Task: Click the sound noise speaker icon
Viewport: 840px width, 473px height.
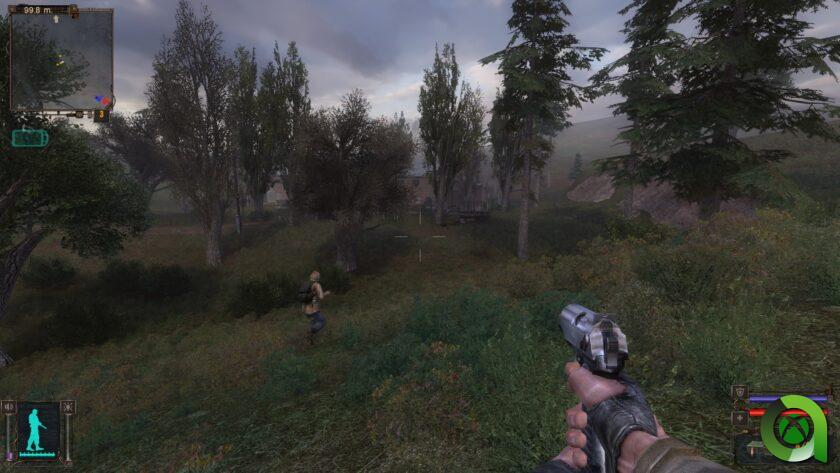Action: pos(9,407)
